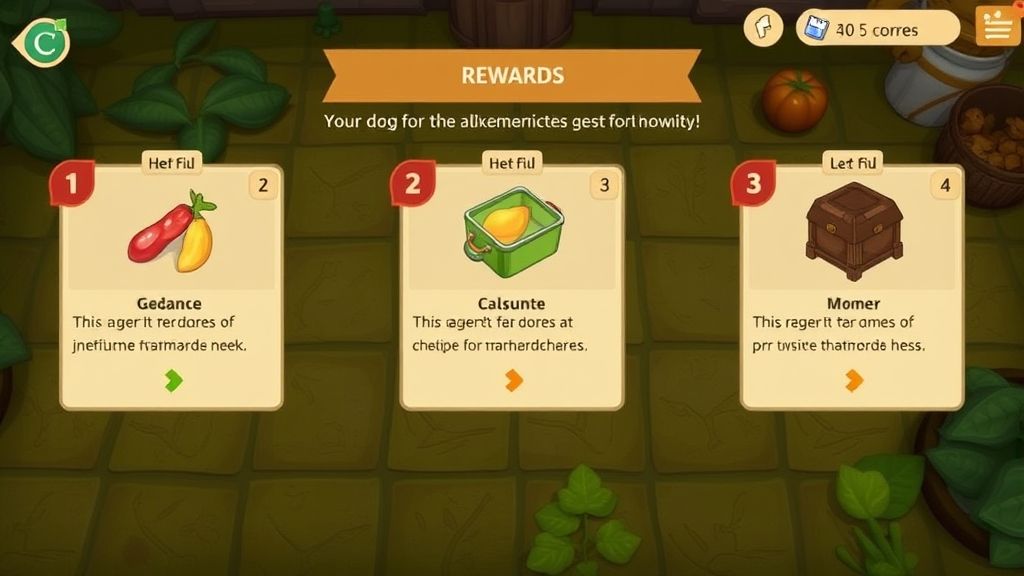Pick the Momer chest reward card
Image resolution: width=1024 pixels, height=576 pixels.
852,285
